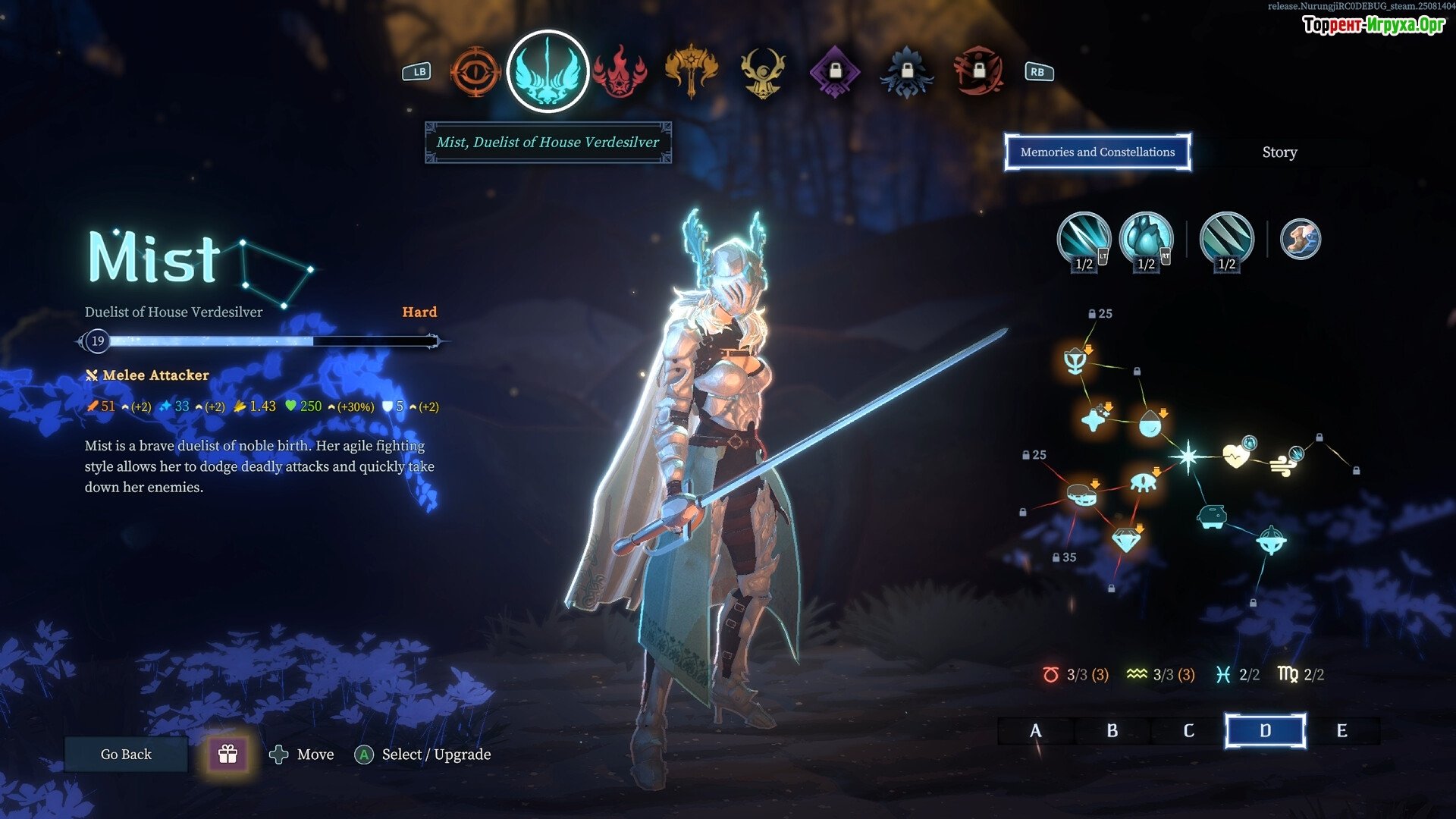Switch to loadout slot E

(1341, 731)
